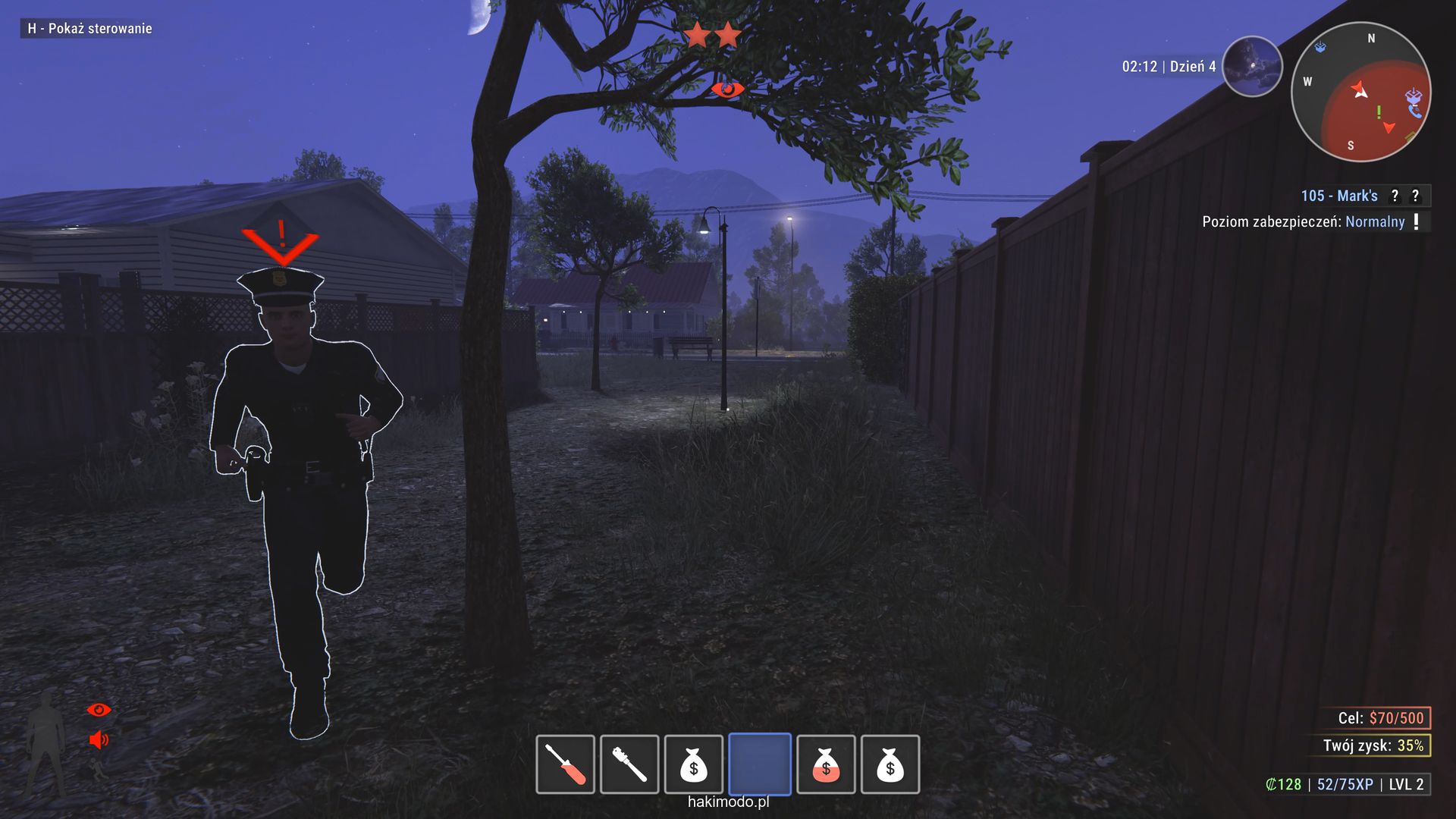The height and width of the screenshot is (819, 1456).
Task: Click the green exclamation marker on minimap
Action: pyautogui.click(x=1379, y=112)
